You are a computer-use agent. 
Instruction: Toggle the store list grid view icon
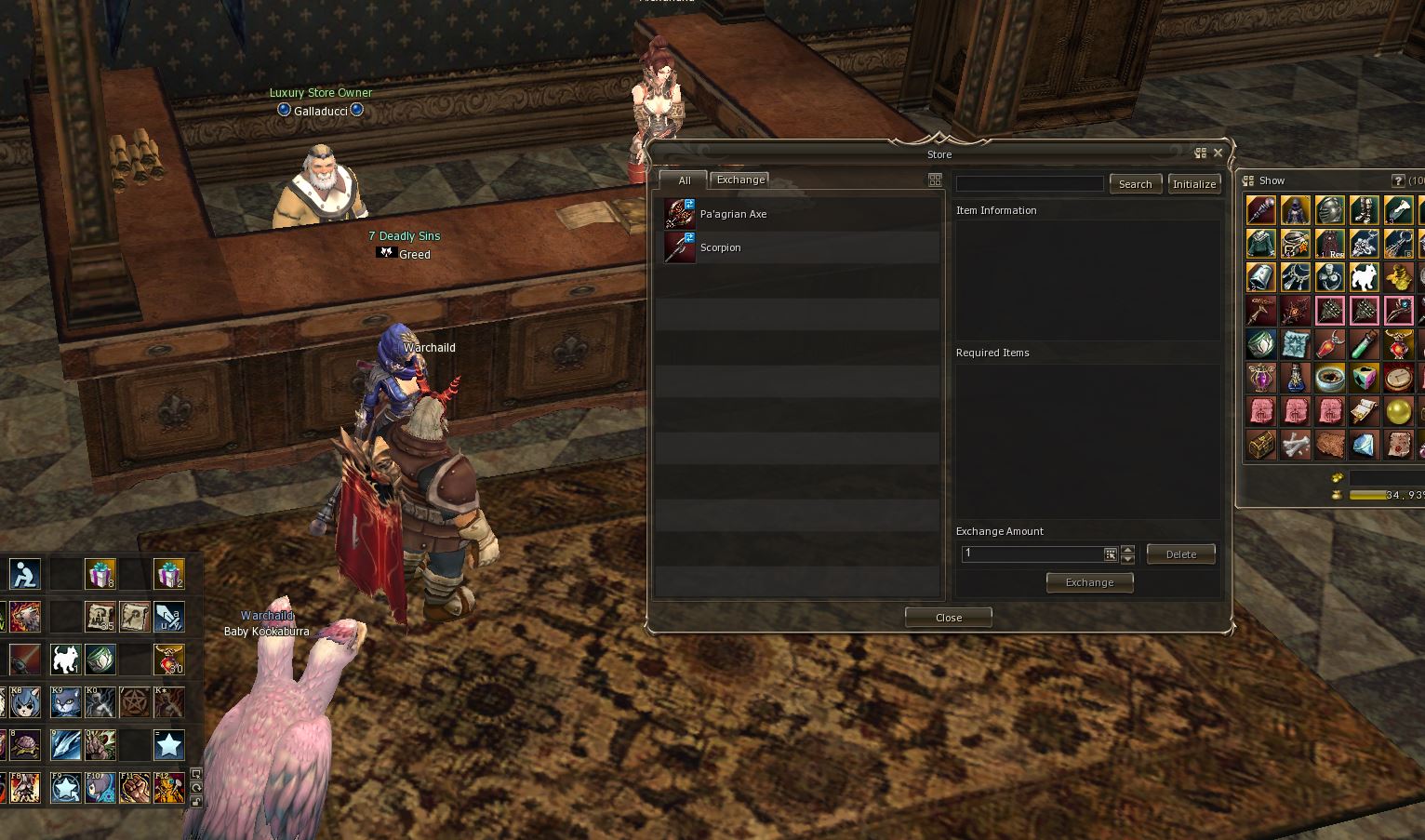tap(935, 180)
